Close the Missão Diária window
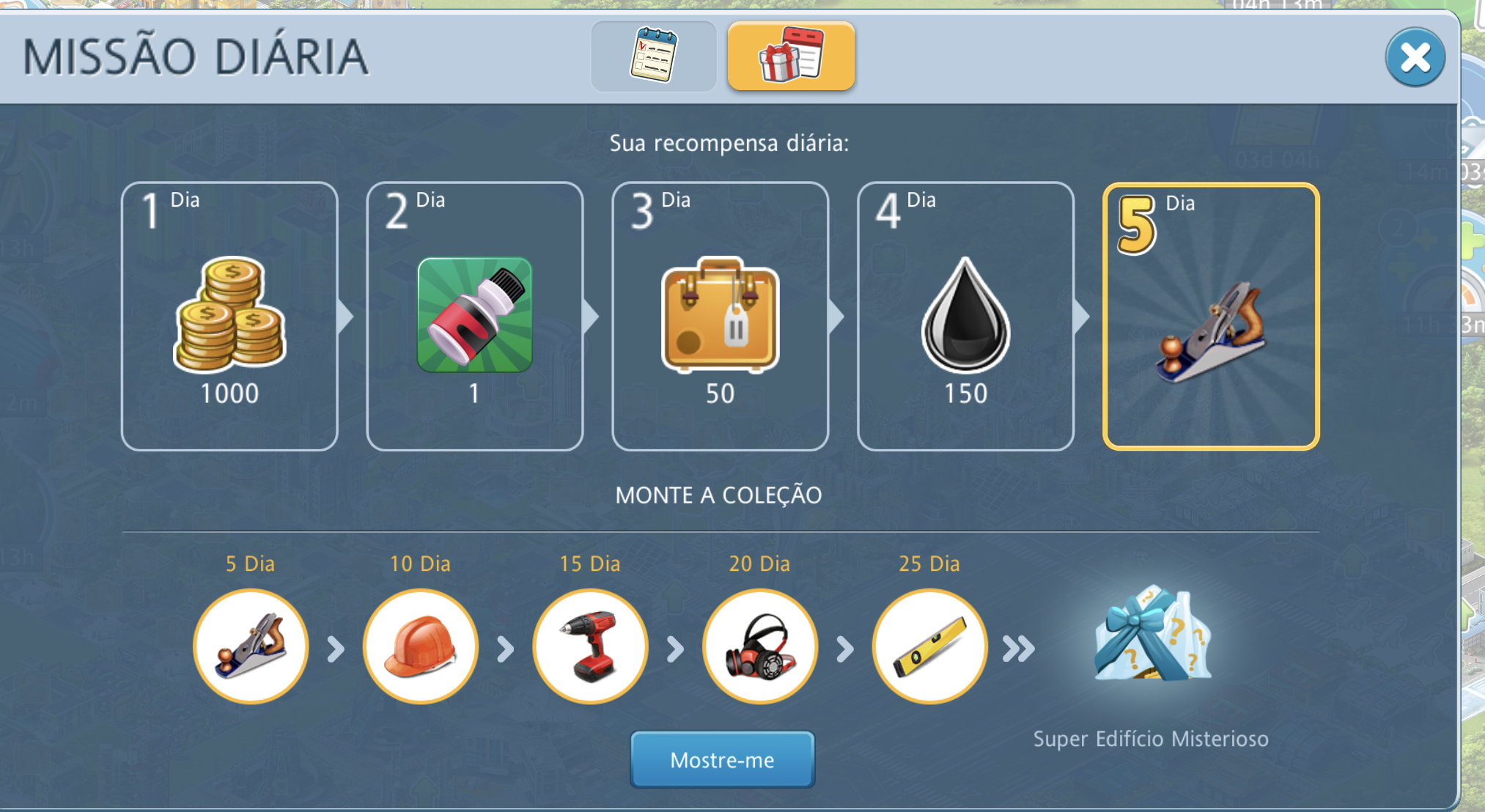This screenshot has width=1485, height=812. [x=1415, y=58]
